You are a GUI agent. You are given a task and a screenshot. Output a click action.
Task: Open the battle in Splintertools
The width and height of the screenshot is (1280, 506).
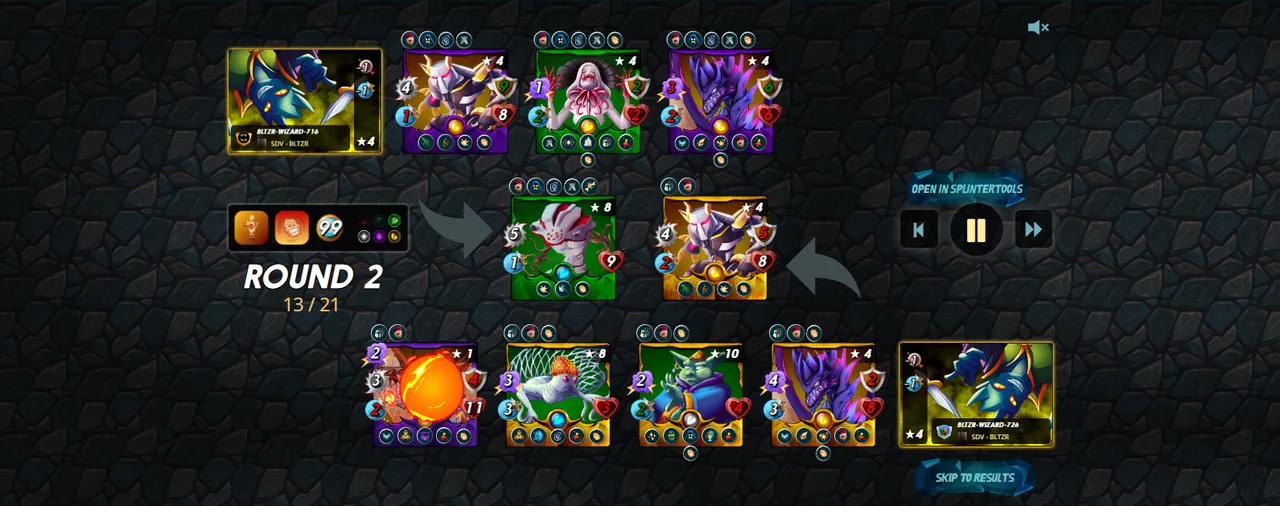(x=966, y=189)
